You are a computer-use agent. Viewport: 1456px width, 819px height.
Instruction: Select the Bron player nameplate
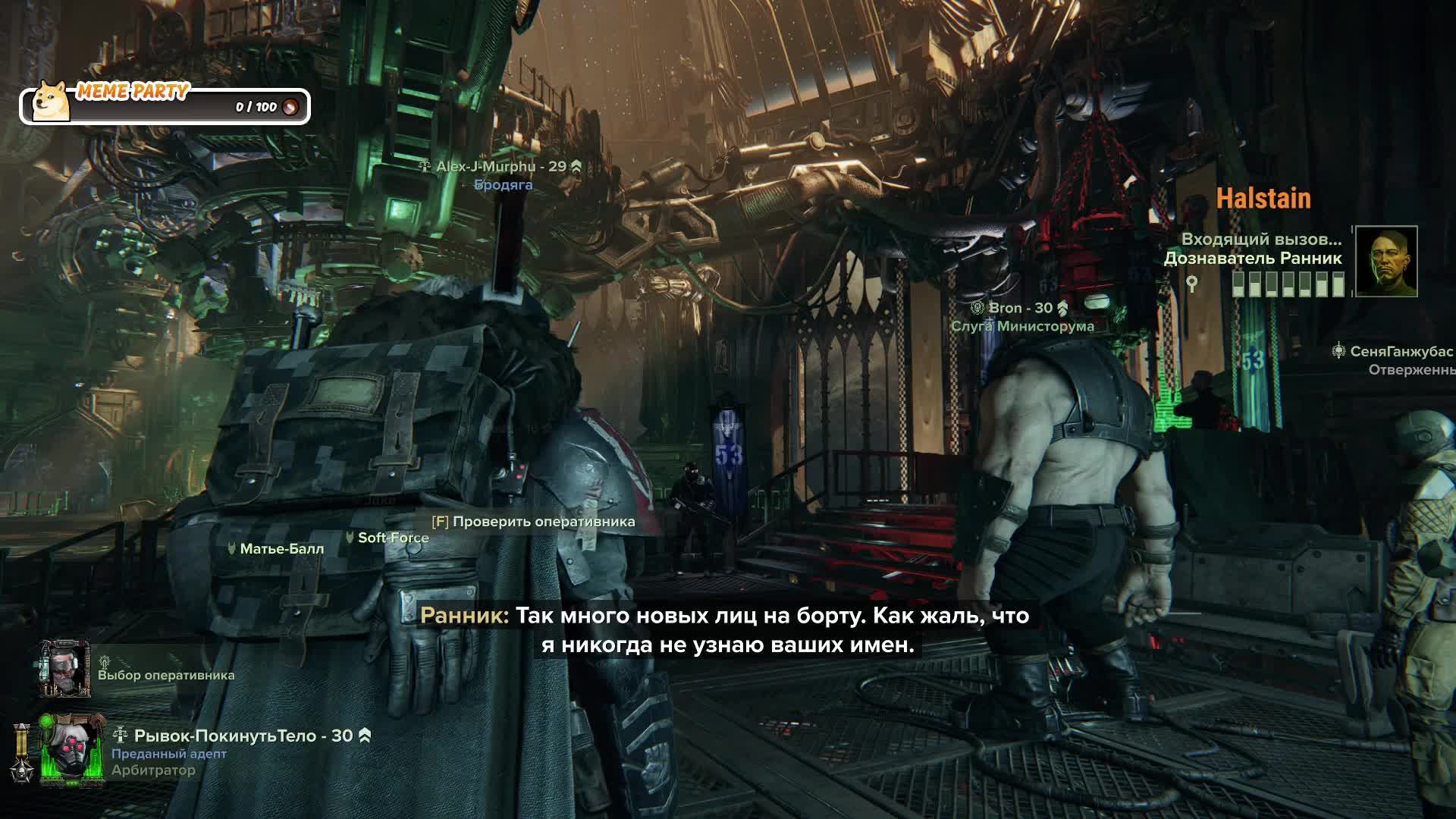pyautogui.click(x=1020, y=308)
